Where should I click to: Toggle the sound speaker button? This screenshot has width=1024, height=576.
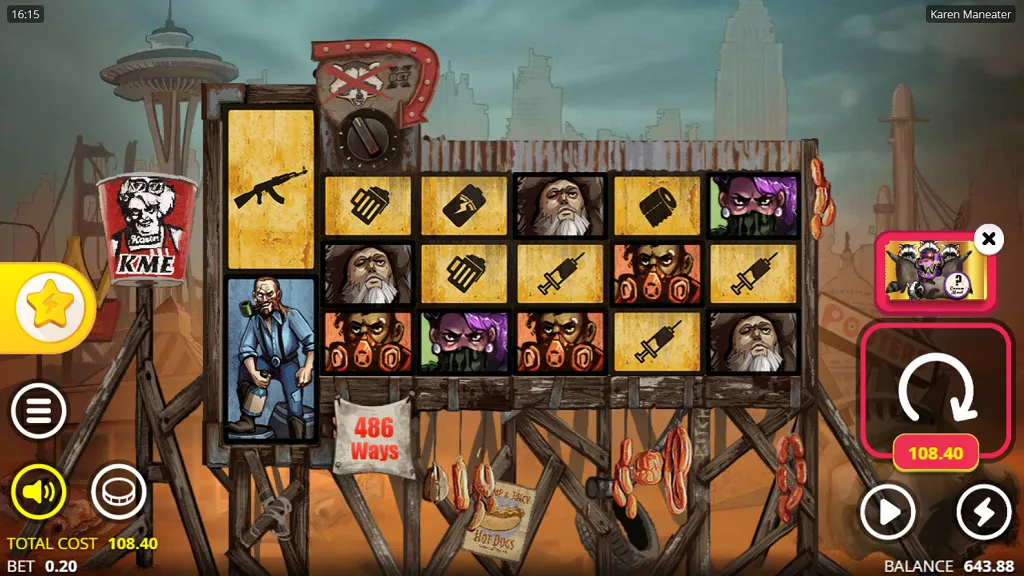pyautogui.click(x=39, y=491)
